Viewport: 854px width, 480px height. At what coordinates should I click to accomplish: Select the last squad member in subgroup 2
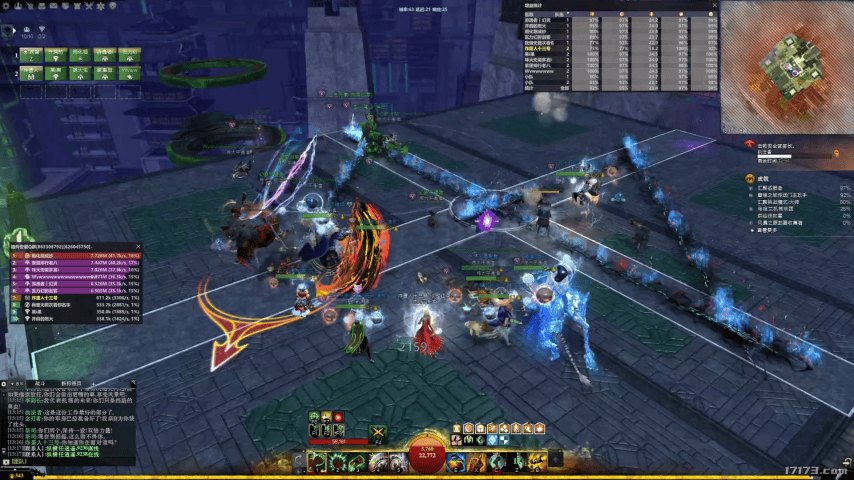129,72
